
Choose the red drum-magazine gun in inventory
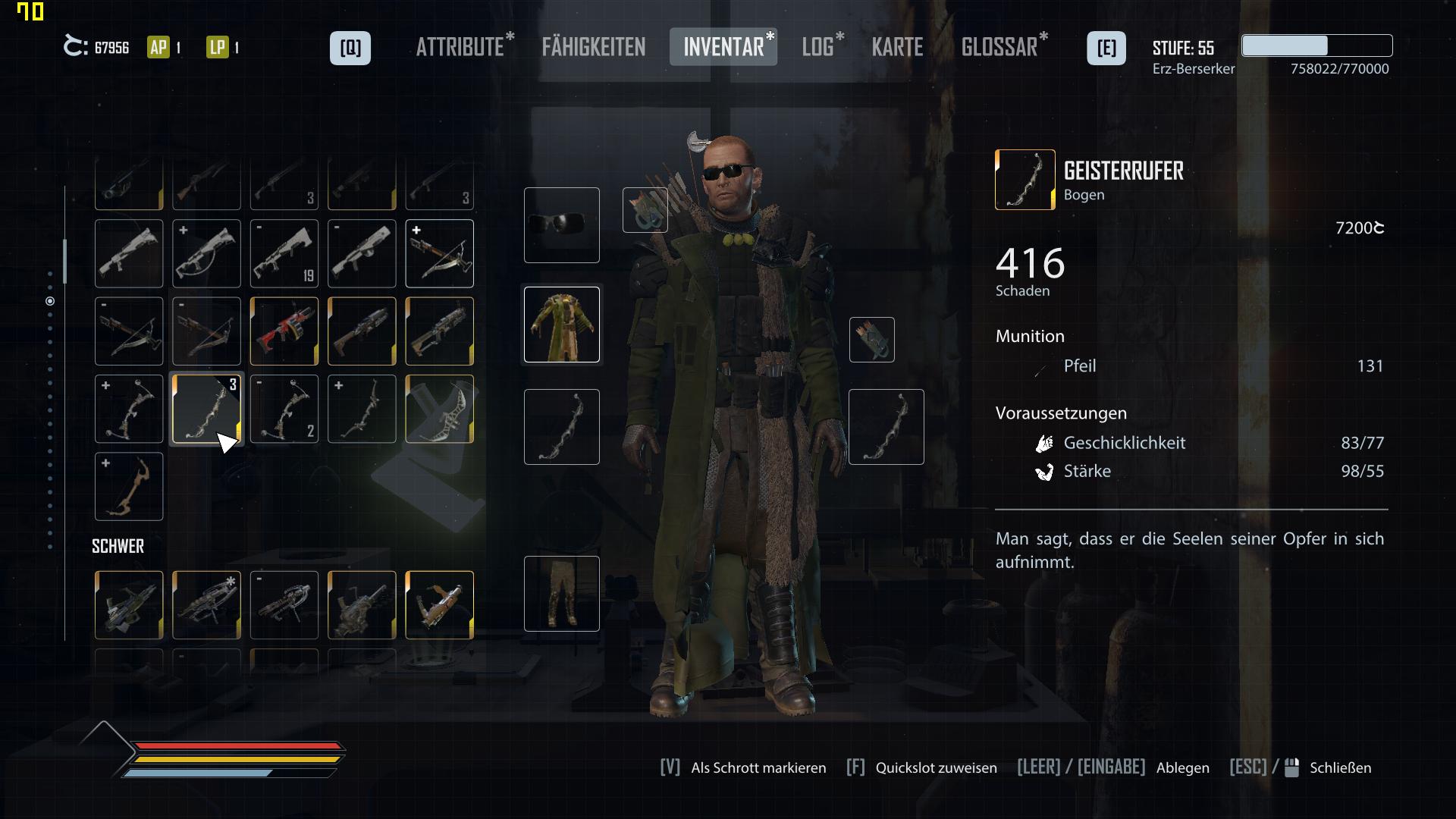(x=284, y=331)
